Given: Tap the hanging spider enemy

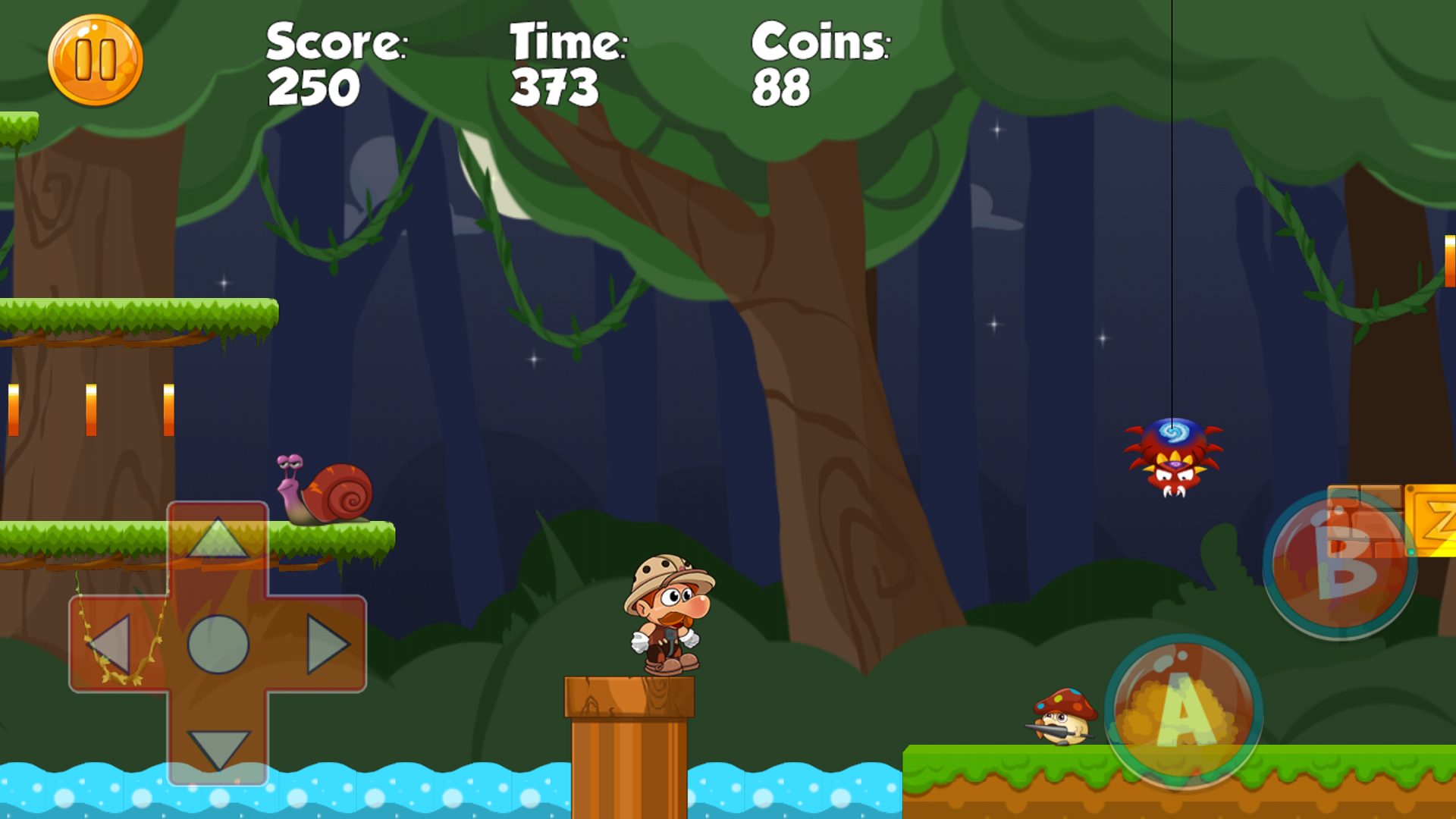Looking at the screenshot, I should (1172, 459).
